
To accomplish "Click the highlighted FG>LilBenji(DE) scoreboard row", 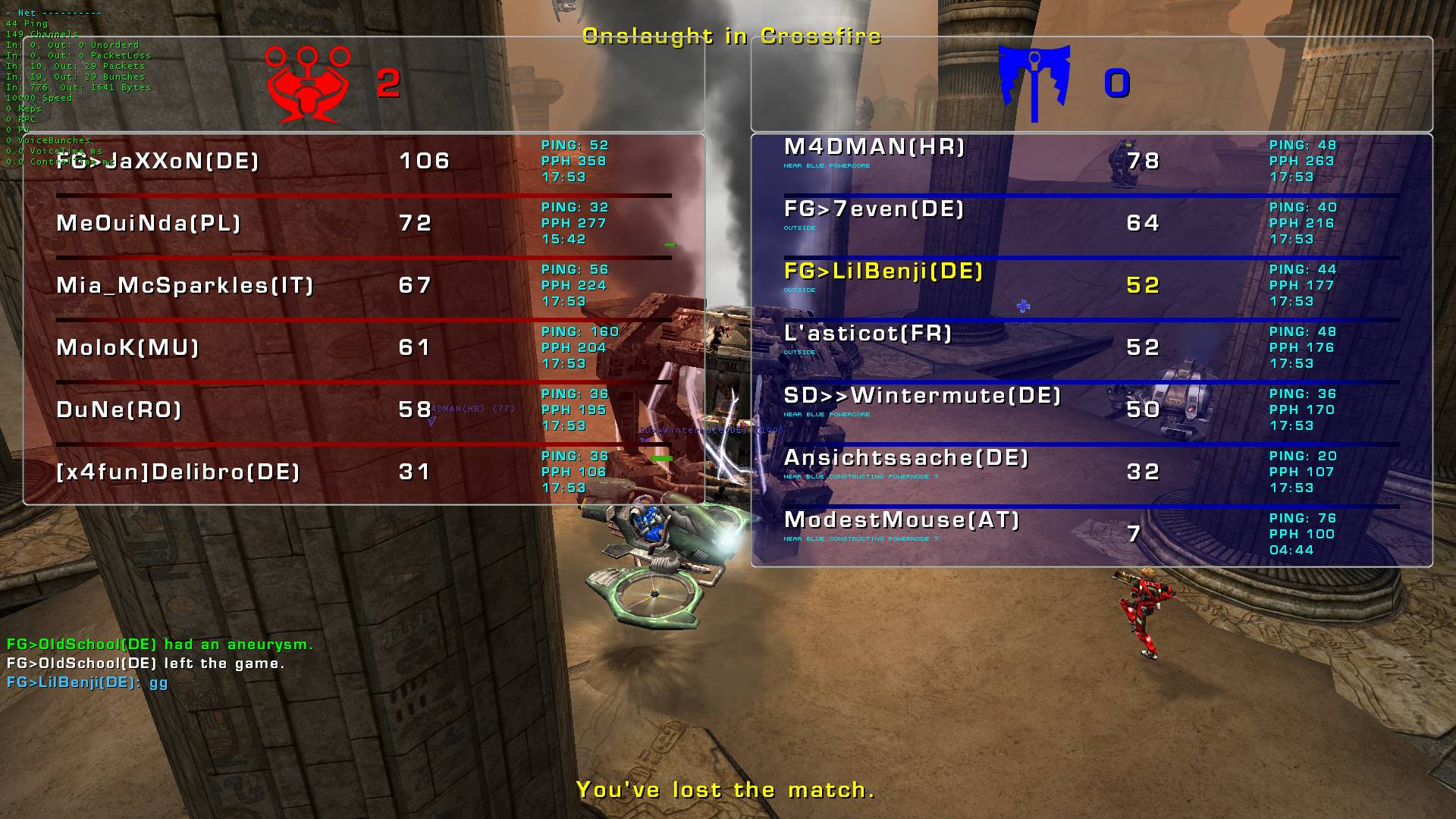I will (x=883, y=271).
